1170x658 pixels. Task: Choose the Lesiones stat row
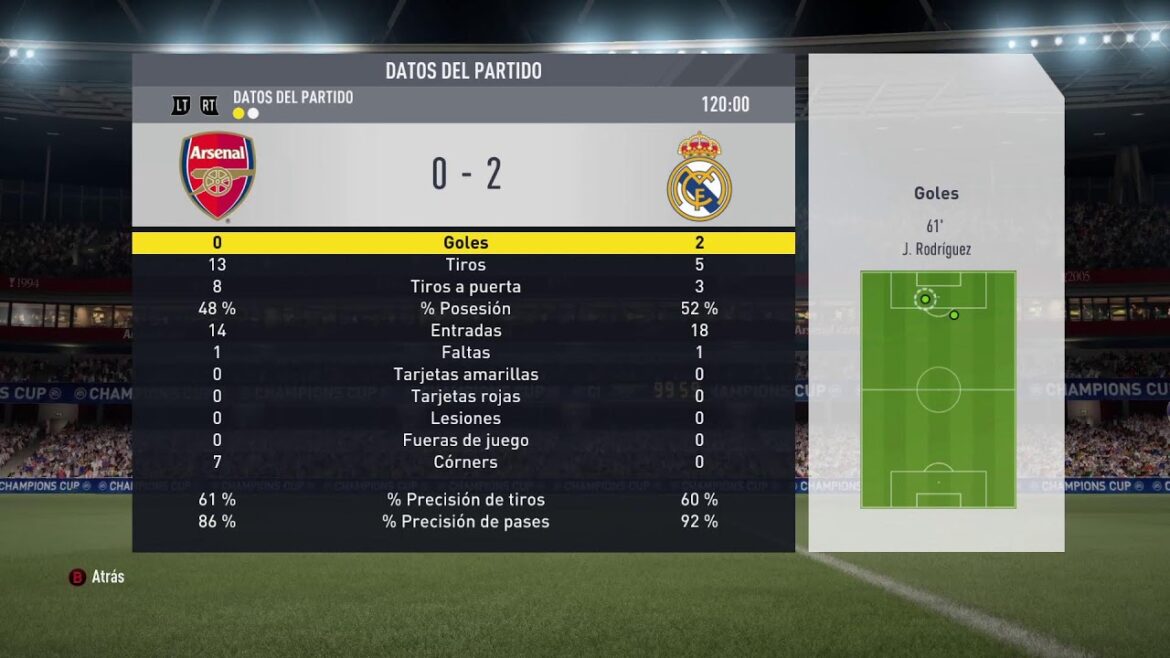[465, 419]
